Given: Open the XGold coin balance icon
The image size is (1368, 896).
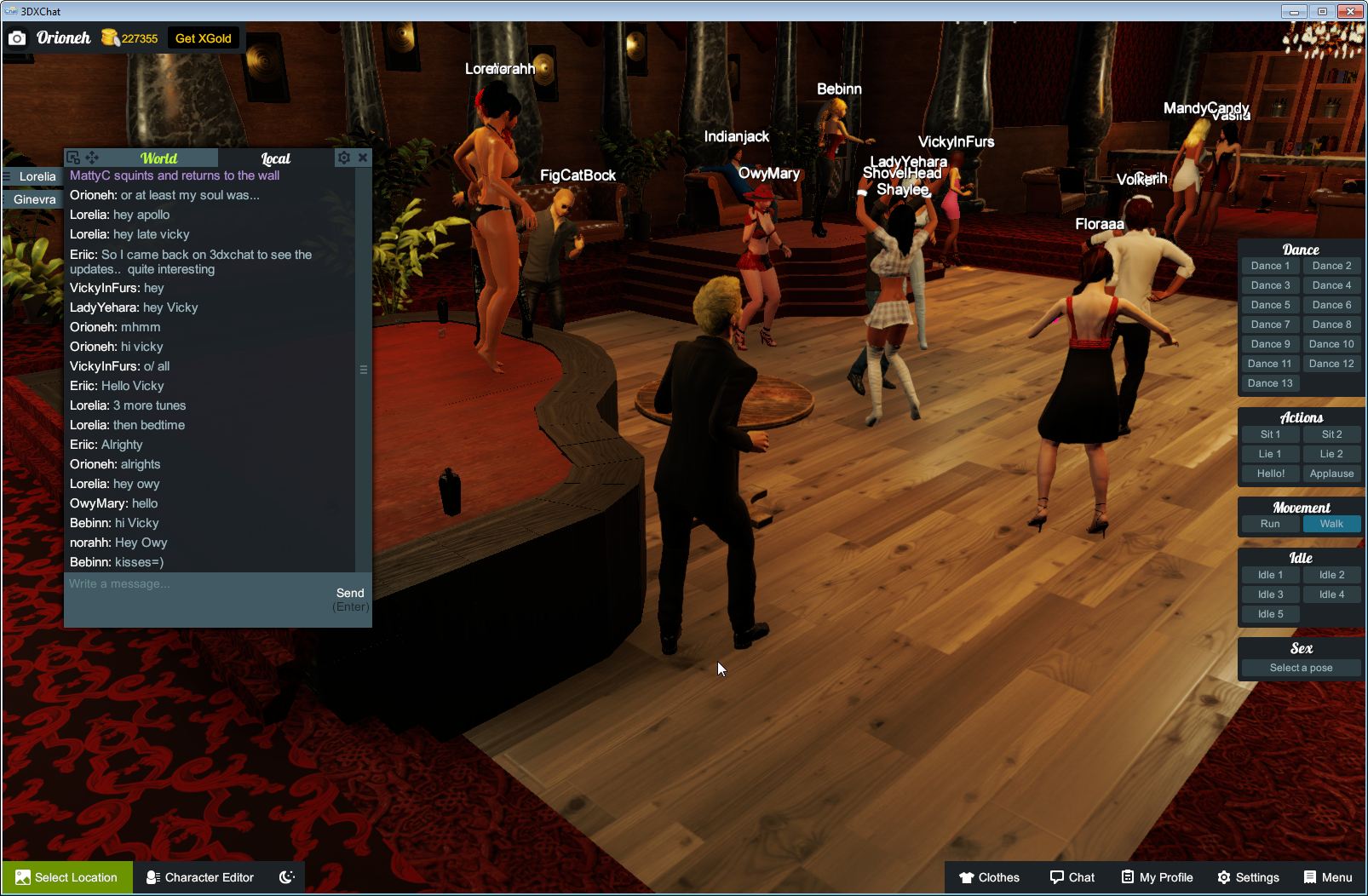Looking at the screenshot, I should (110, 36).
